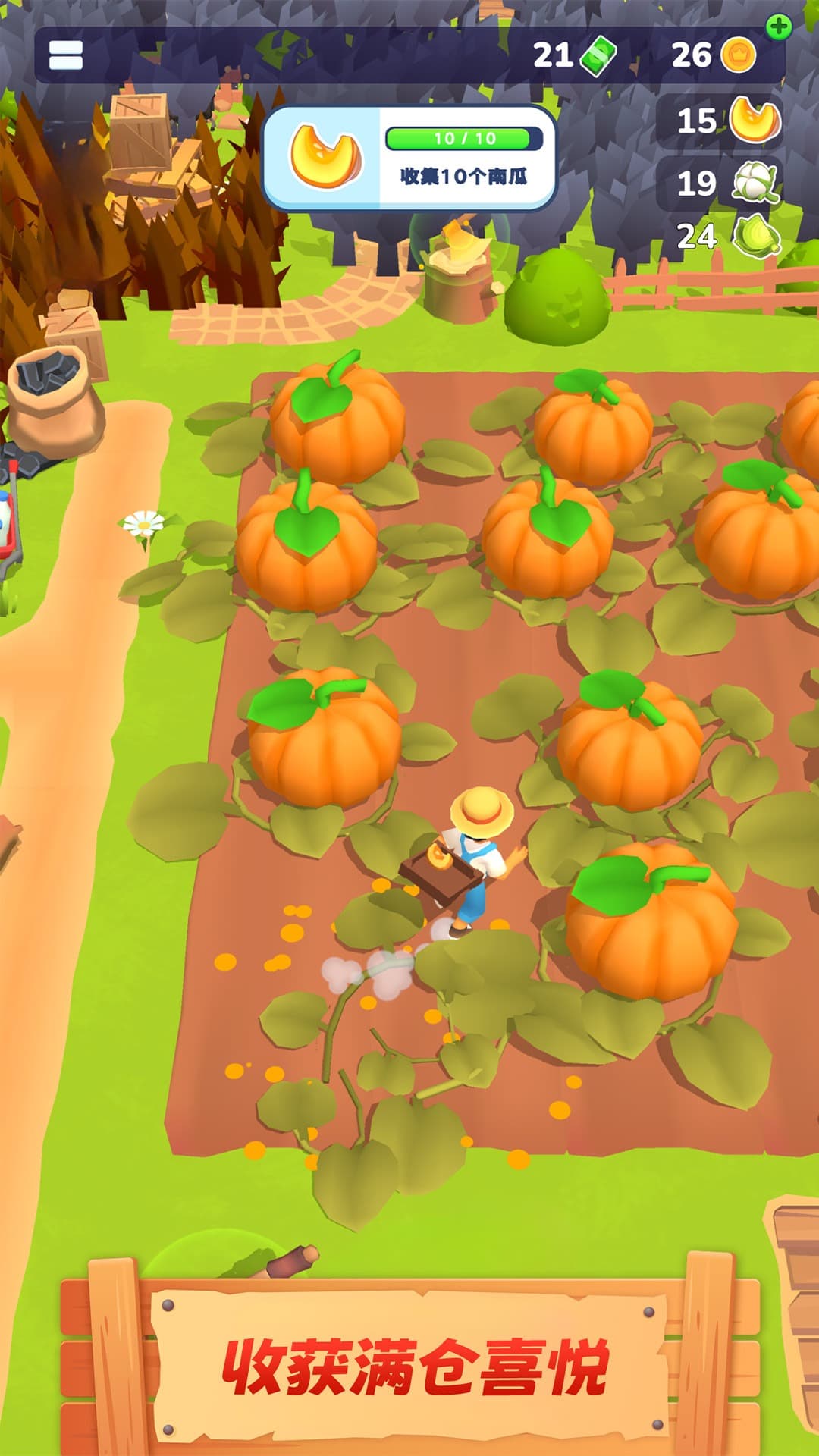The image size is (819, 1456).
Task: Select the cabbage resource icon
Action: point(757,237)
